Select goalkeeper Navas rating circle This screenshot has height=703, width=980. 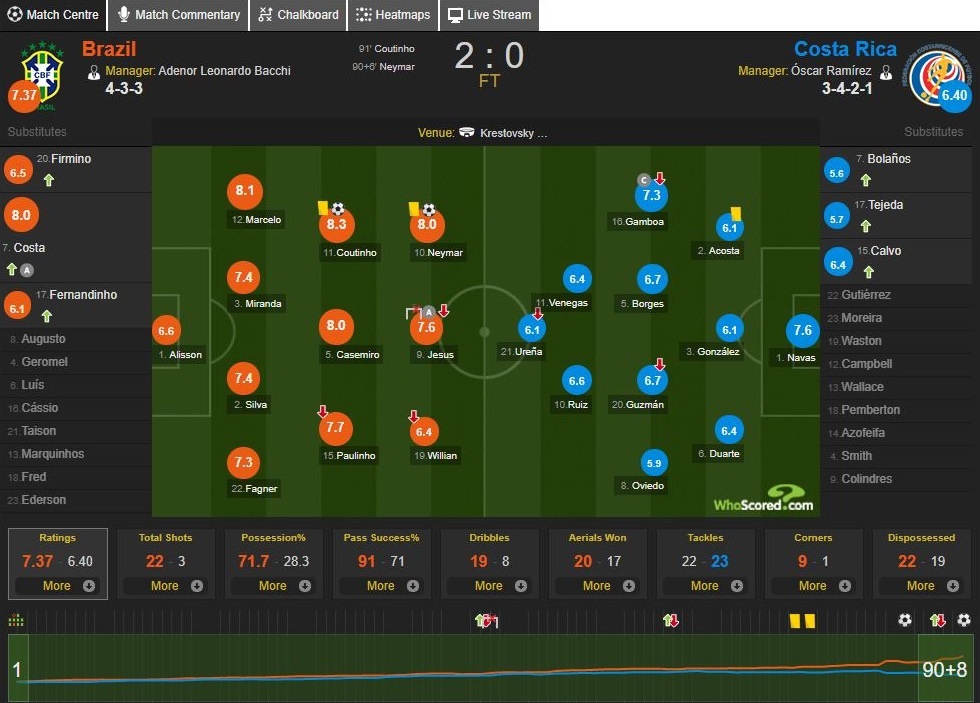[x=802, y=331]
